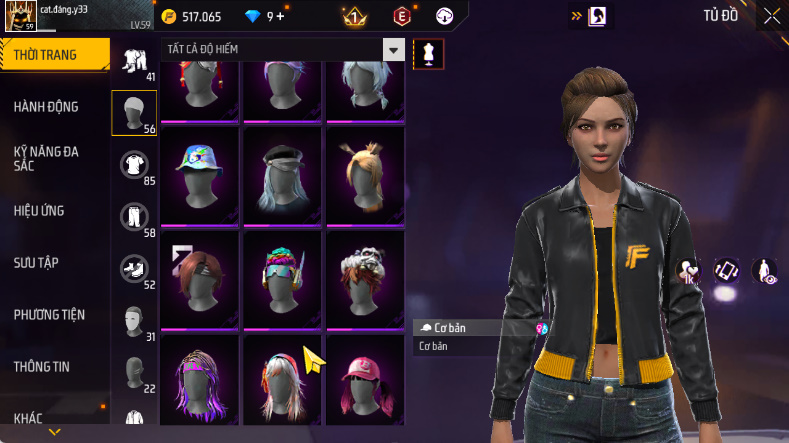Expand the Tất Cả Độ Hiếm rarity dropdown
The image size is (789, 443).
(x=394, y=50)
